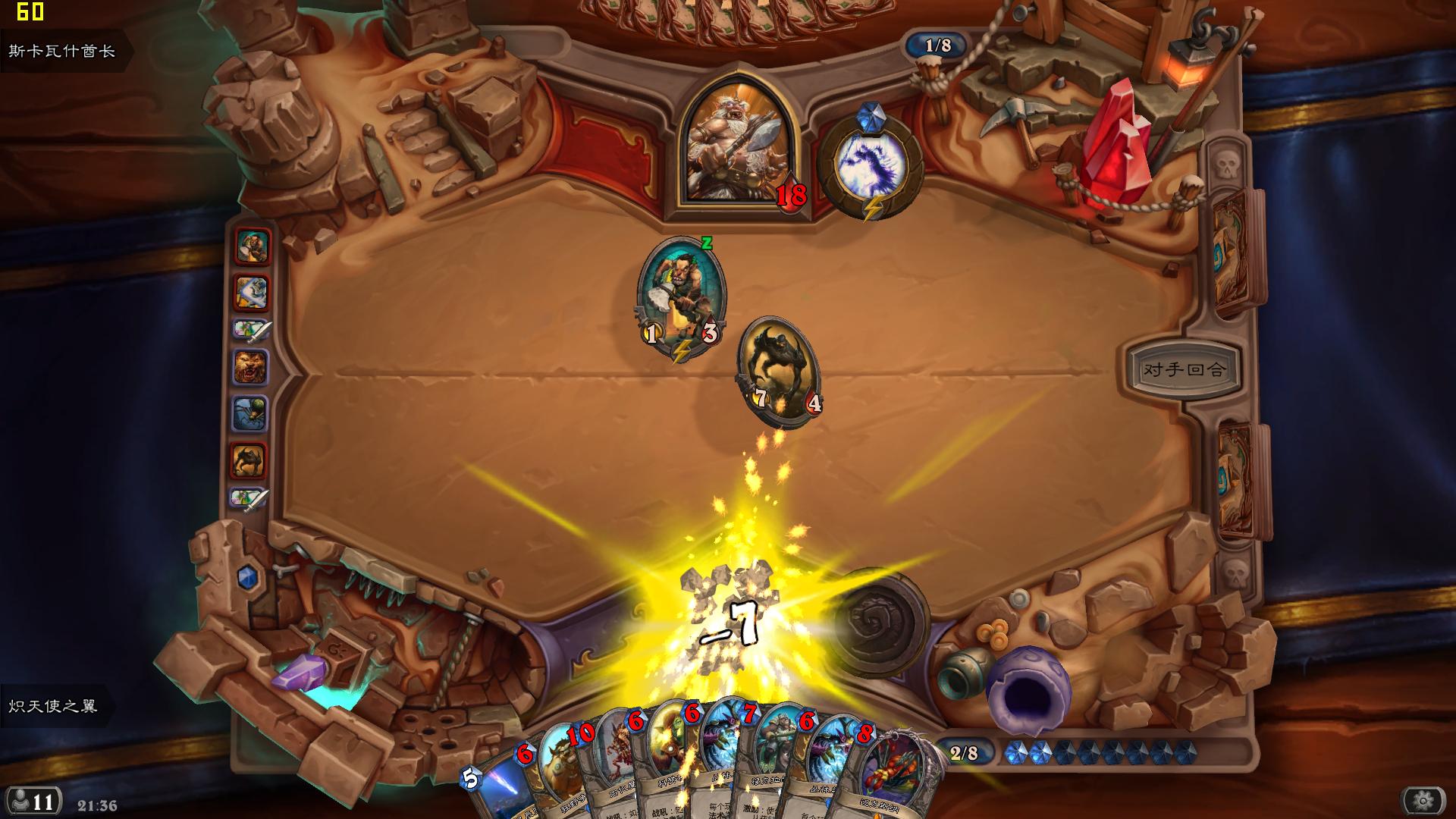Click the opponent's lightning hero power
Screen dimensions: 1456x819
pos(871,165)
